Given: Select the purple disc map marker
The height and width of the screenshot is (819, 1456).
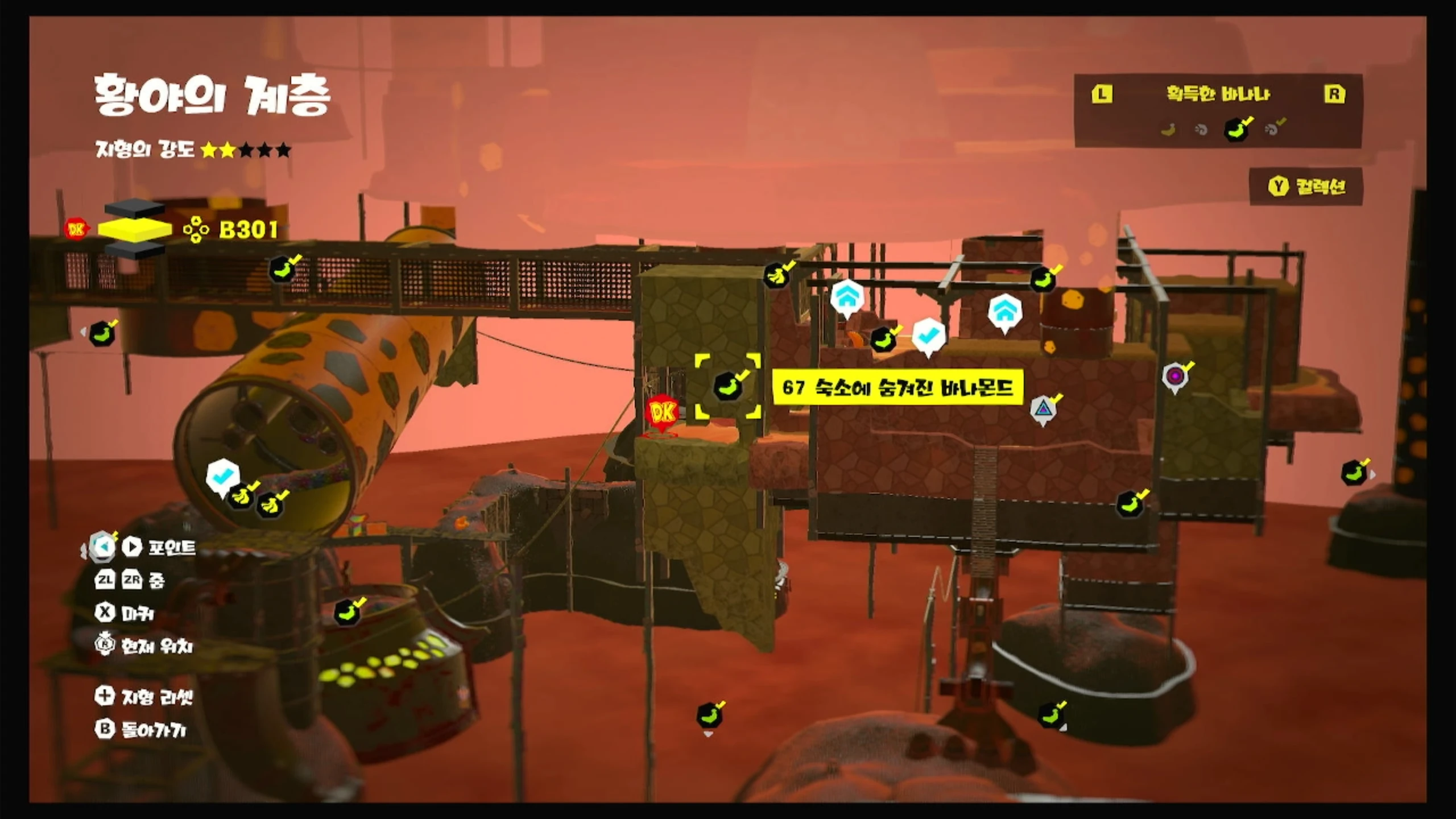Looking at the screenshot, I should 1174,376.
